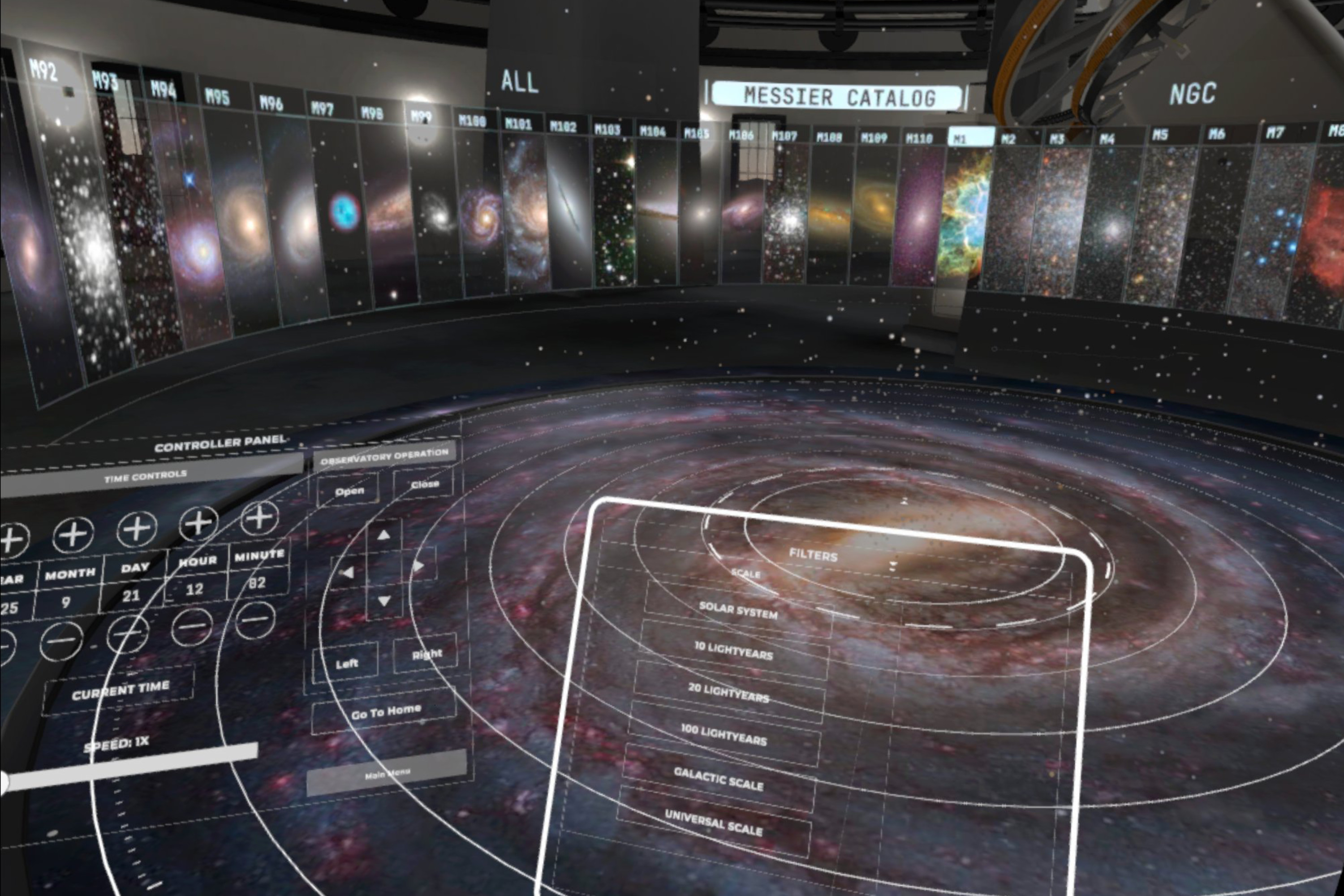Choose the 10 Lightyears scale
The height and width of the screenshot is (896, 1344).
(x=733, y=651)
